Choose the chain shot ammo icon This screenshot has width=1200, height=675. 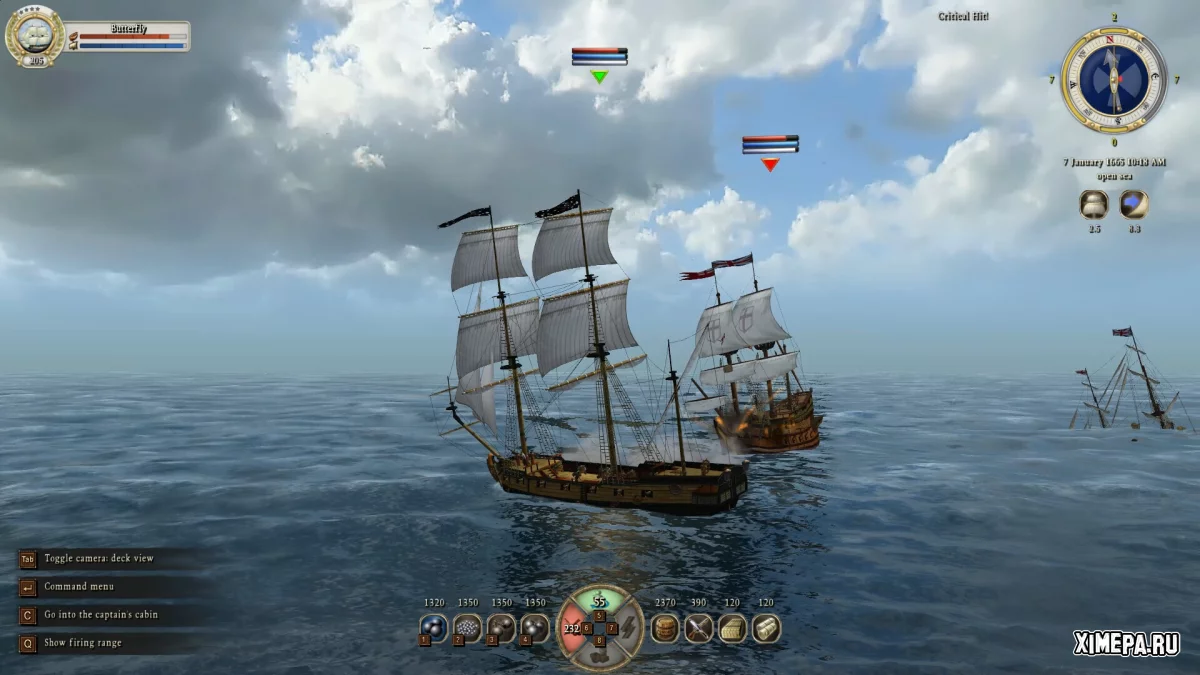(x=502, y=628)
